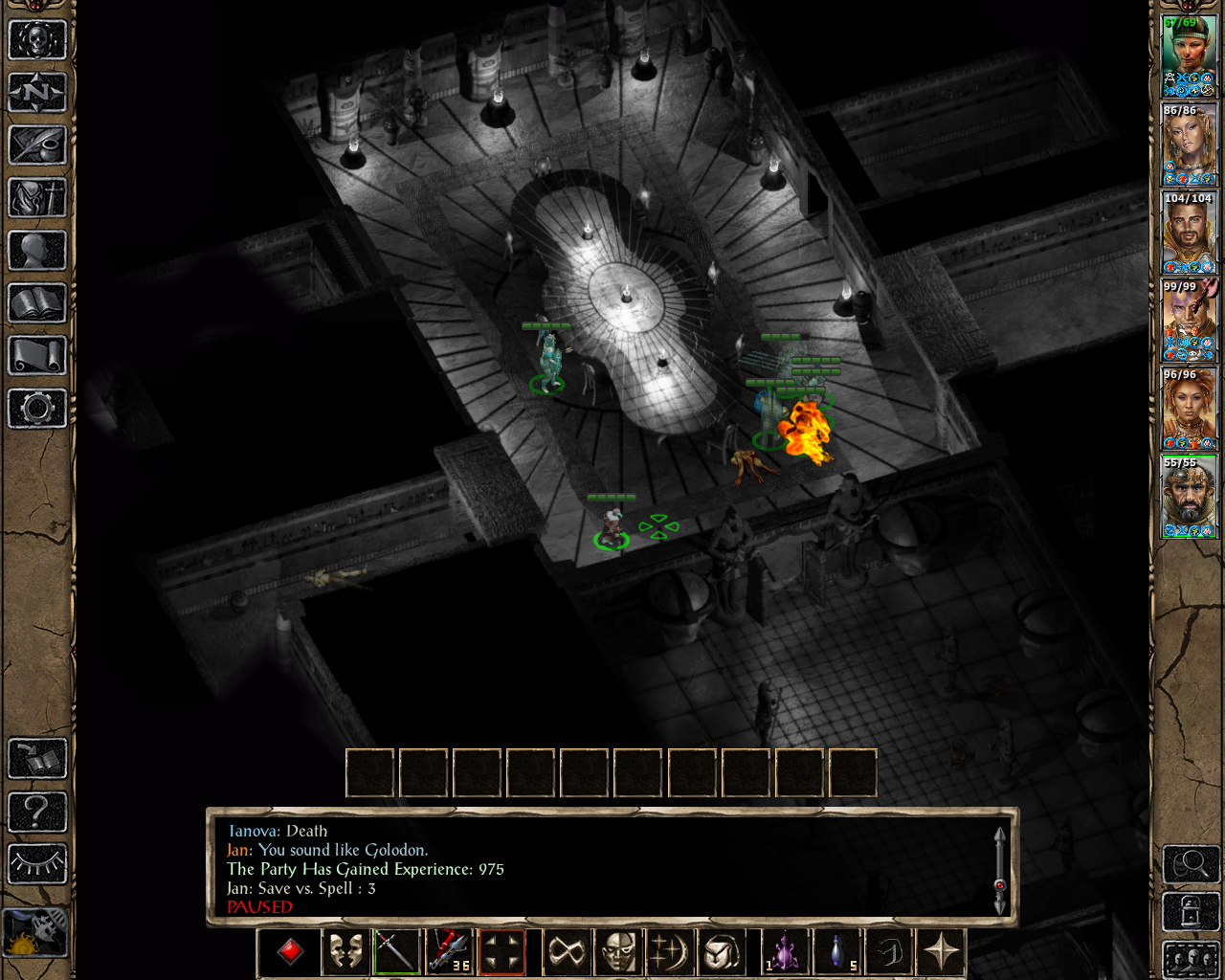Click the magnifying glass button on the right
This screenshot has width=1225, height=980.
tap(1191, 864)
